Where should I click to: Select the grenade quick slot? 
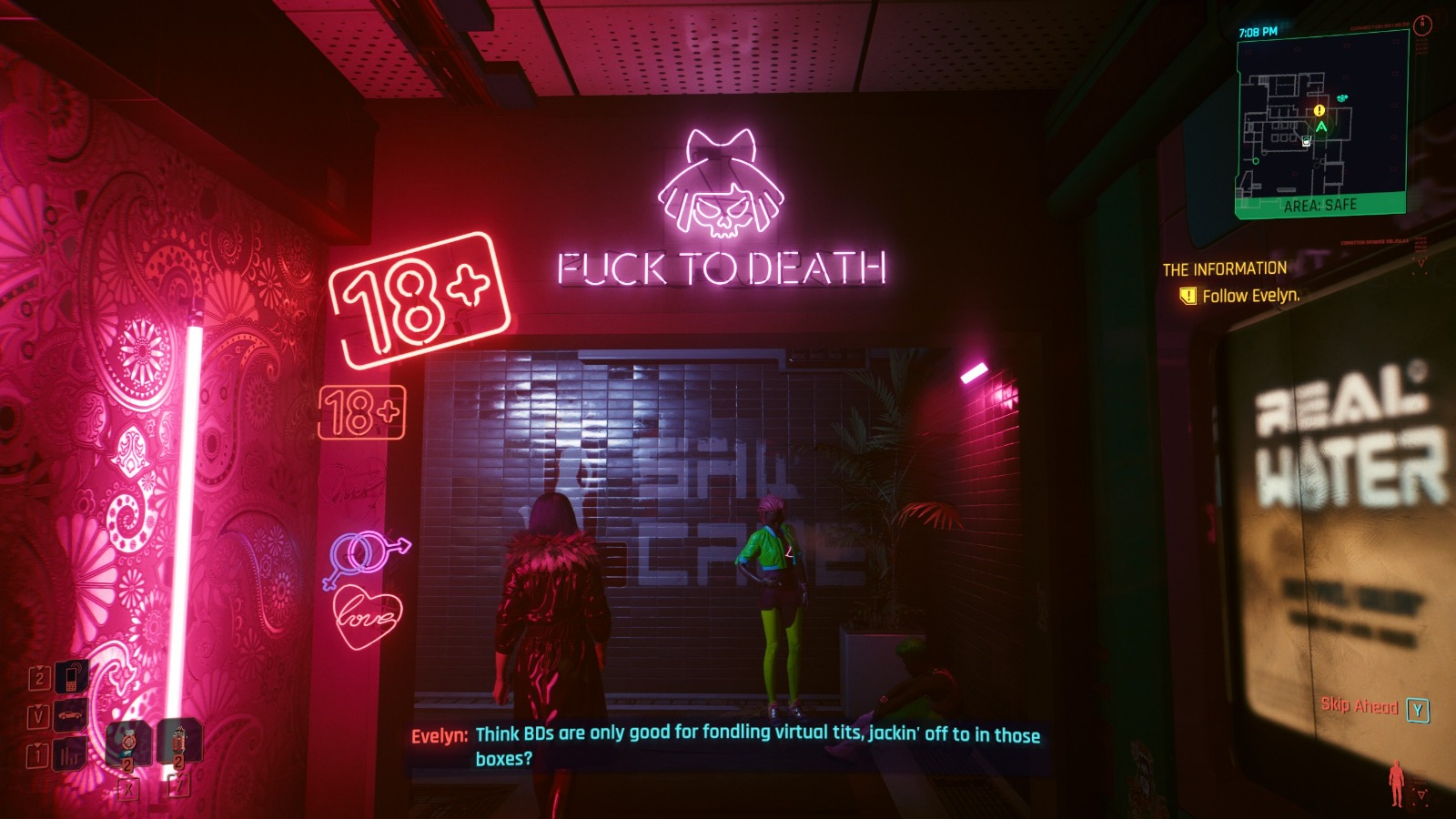coord(179,743)
